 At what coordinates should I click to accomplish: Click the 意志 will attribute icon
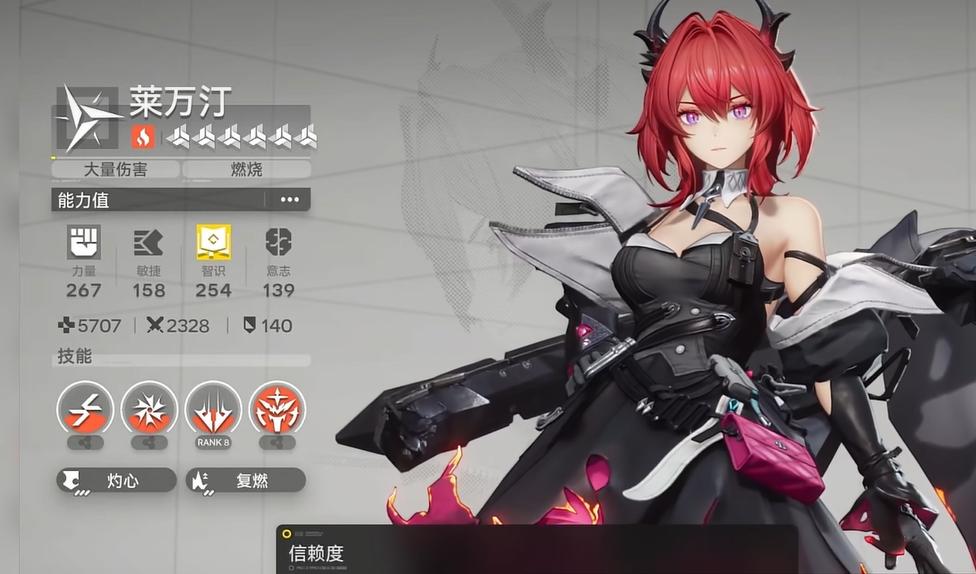pos(278,242)
